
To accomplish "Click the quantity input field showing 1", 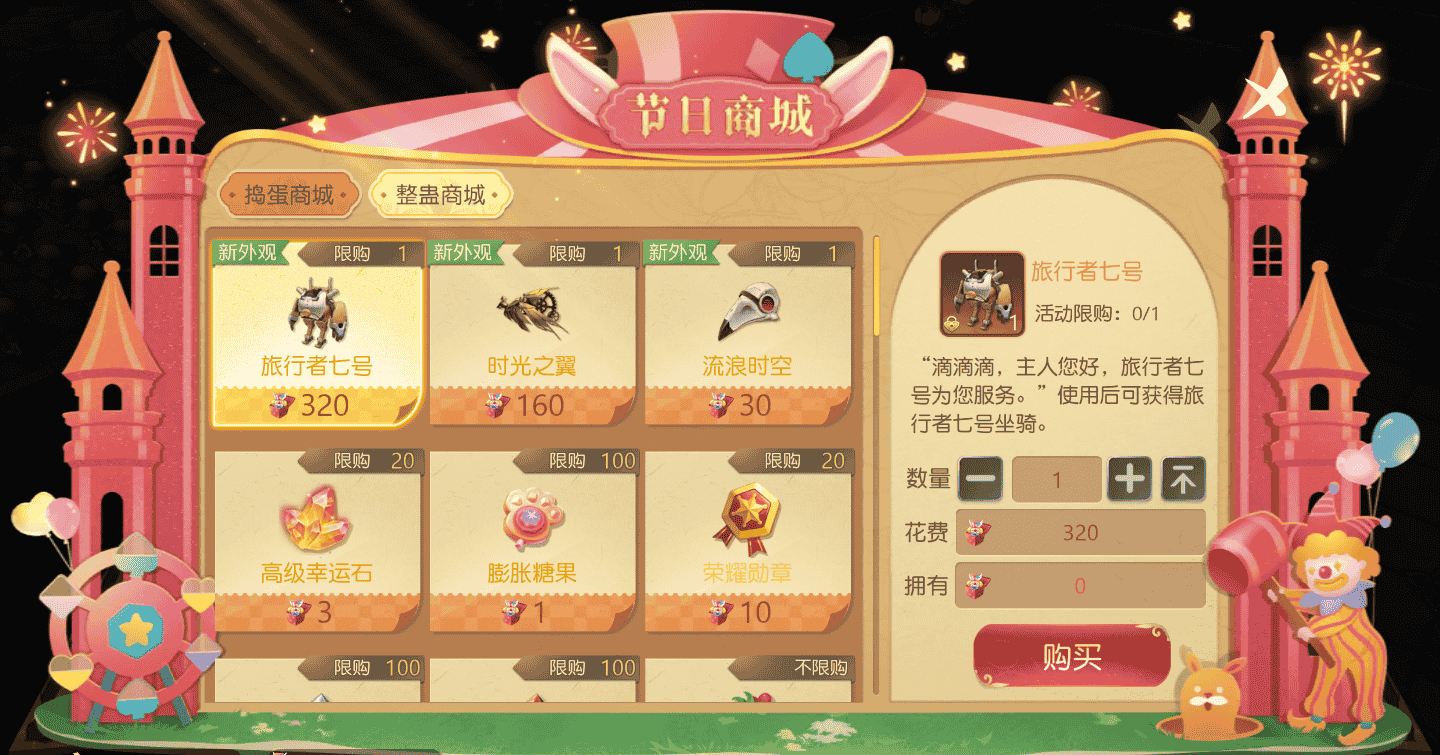I will tap(1056, 479).
